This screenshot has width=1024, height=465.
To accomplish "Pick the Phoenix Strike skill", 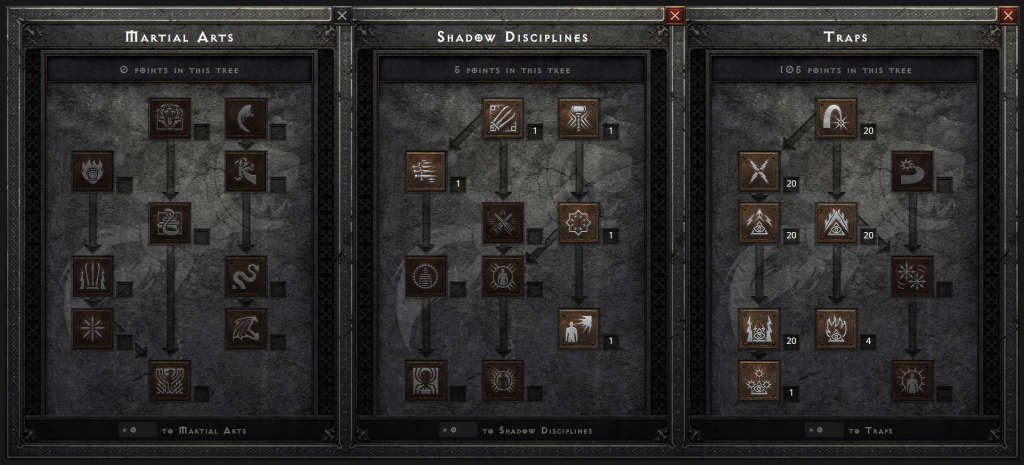I will (x=170, y=380).
